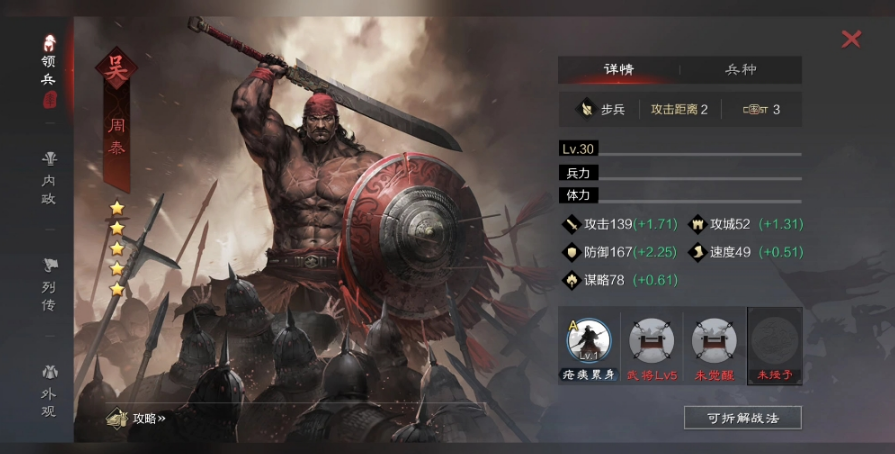Switch to the 兵种 troop type tab
The width and height of the screenshot is (895, 454).
(740, 70)
